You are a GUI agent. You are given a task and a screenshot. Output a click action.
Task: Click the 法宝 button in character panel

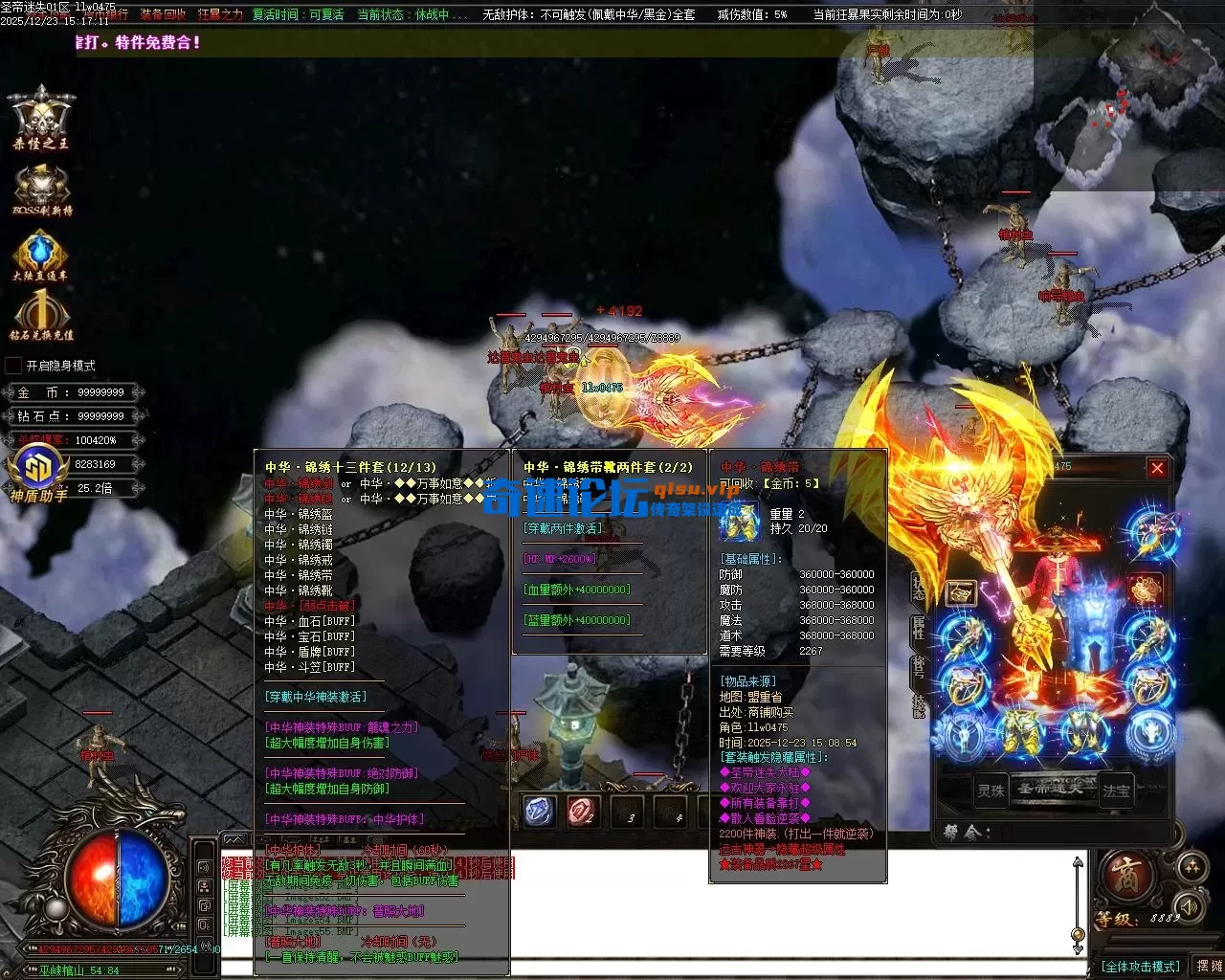[1117, 791]
